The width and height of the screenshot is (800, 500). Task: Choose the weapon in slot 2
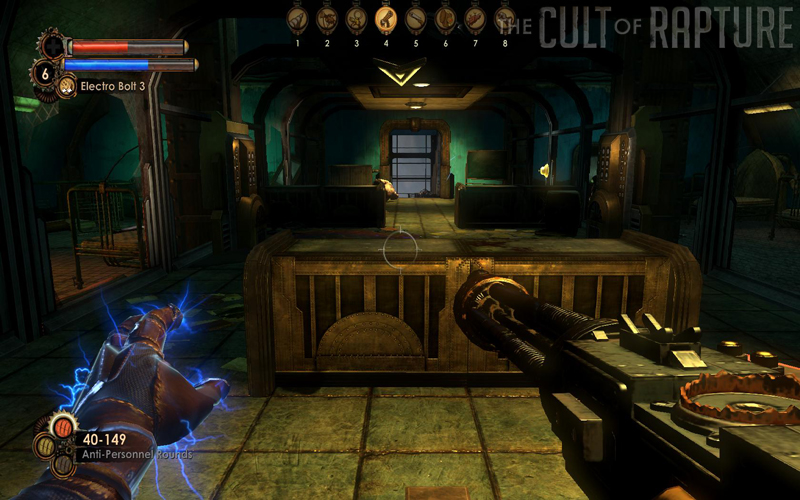(326, 18)
